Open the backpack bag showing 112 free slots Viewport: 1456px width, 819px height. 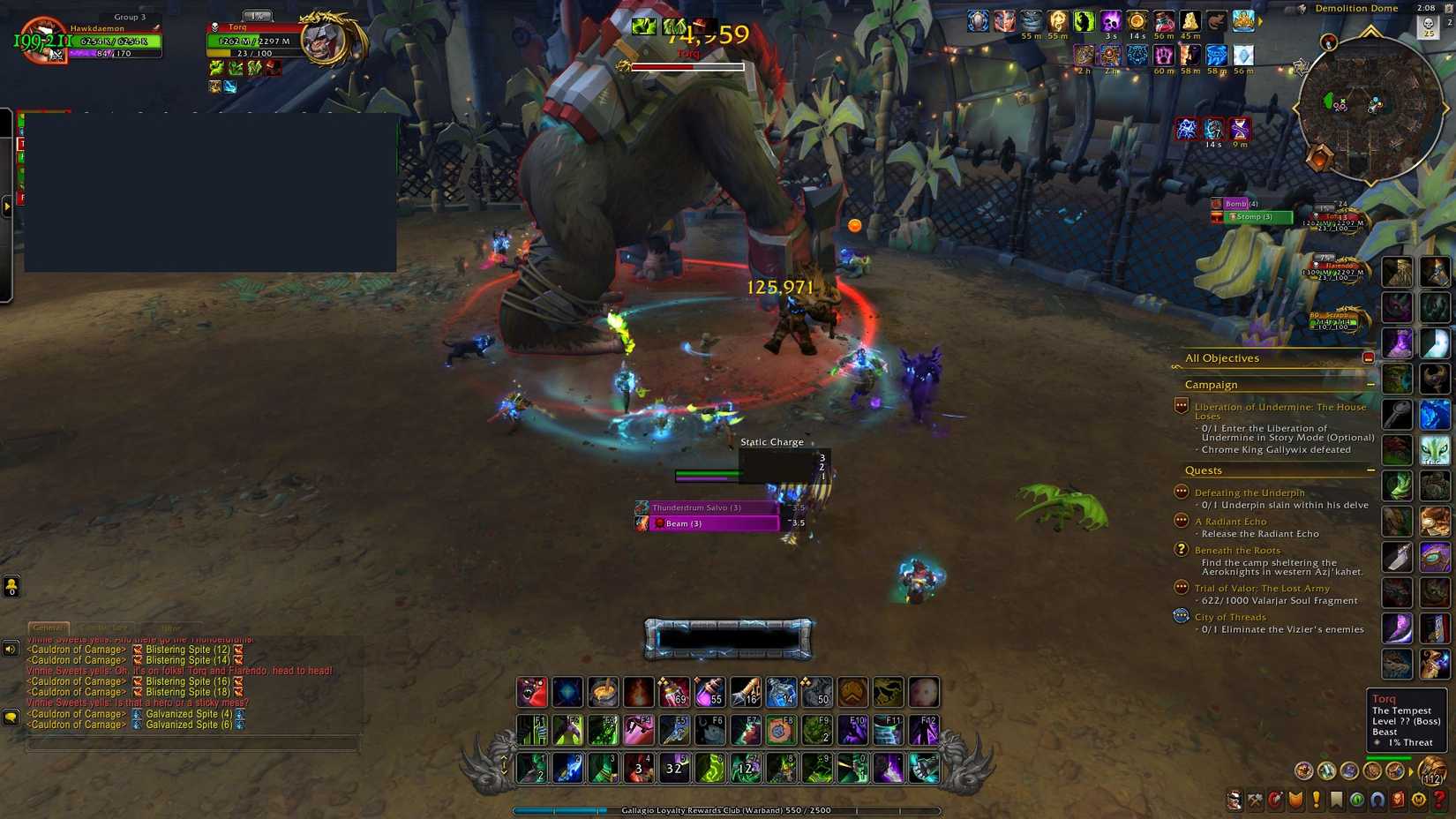click(1433, 770)
